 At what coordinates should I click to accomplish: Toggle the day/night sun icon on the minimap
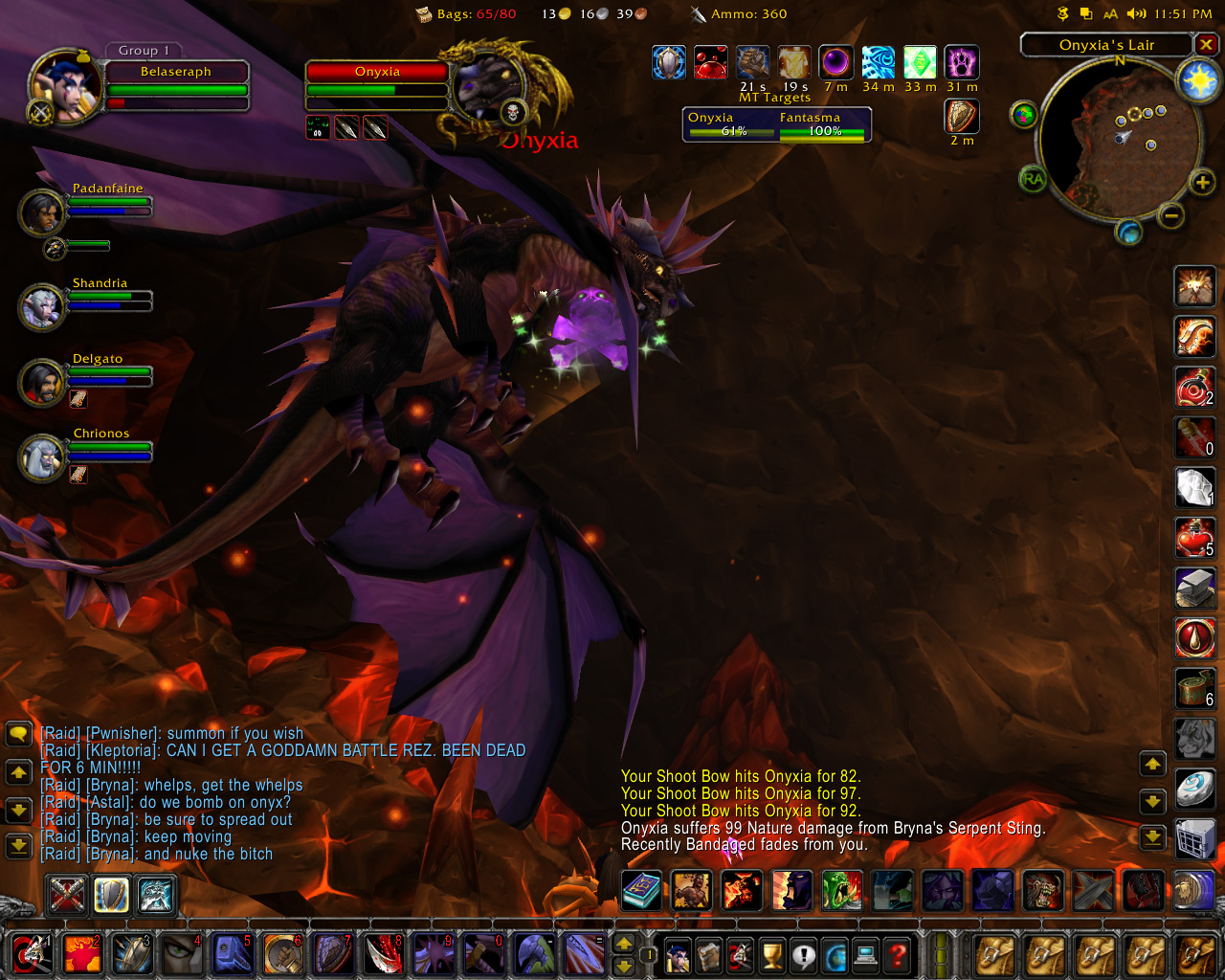[1199, 80]
